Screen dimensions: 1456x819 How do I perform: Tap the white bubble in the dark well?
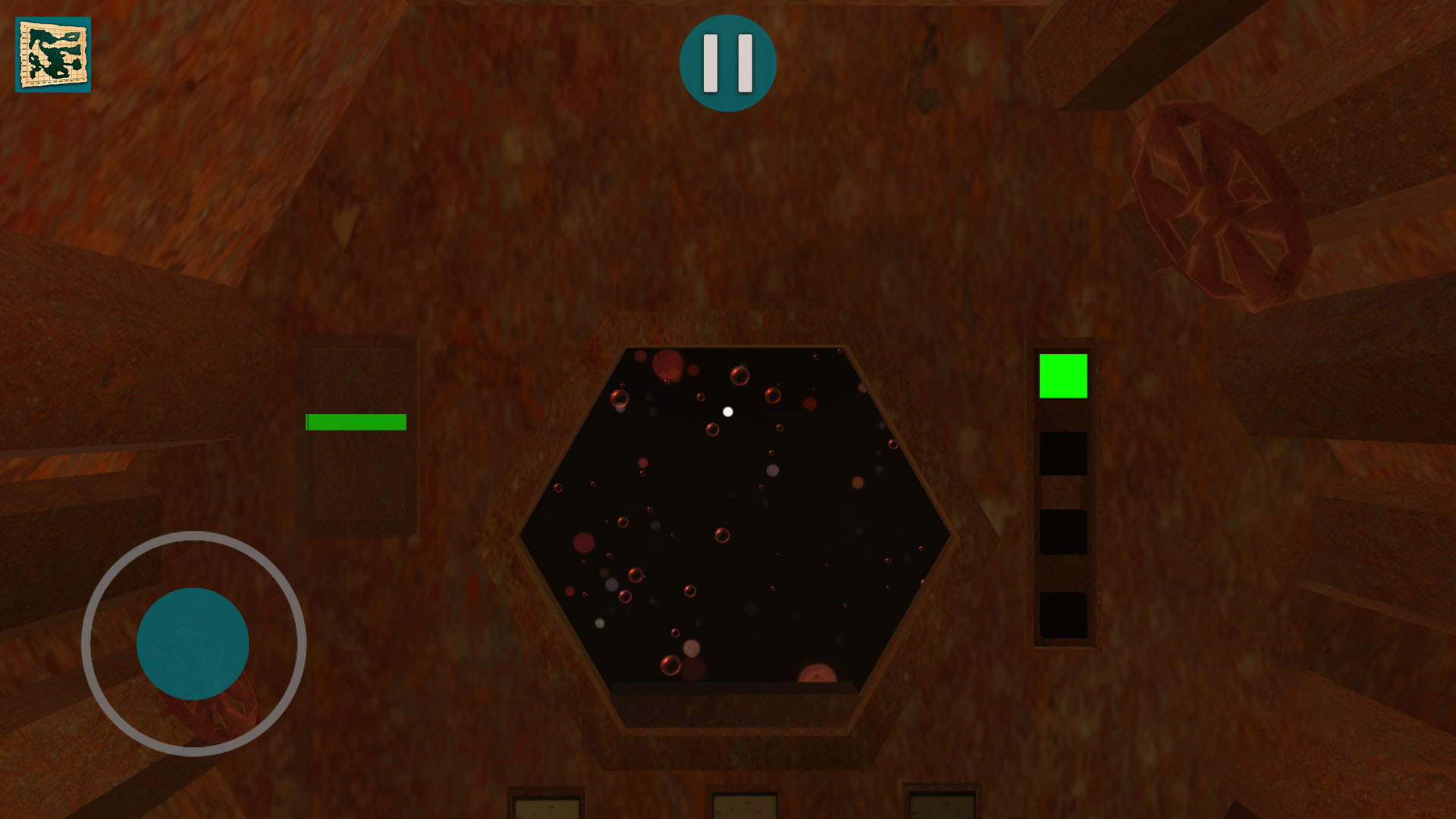pos(729,412)
